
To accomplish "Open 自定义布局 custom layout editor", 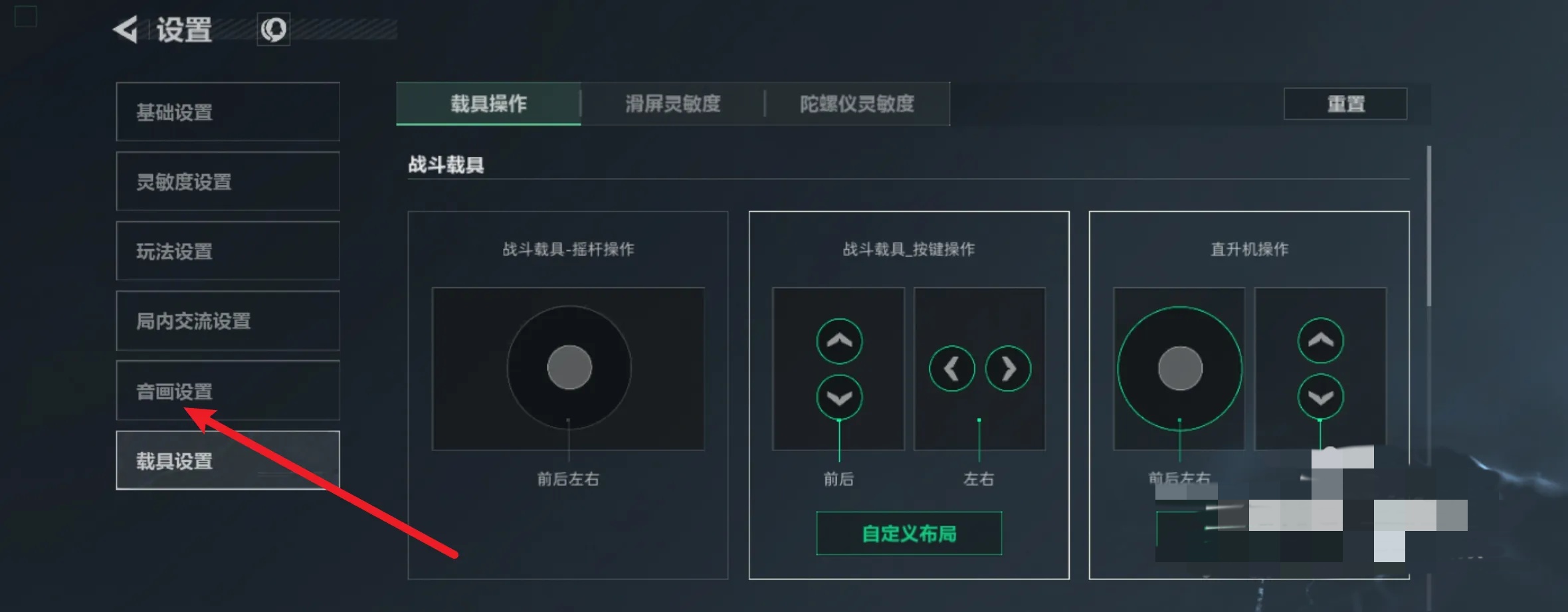I will (908, 534).
